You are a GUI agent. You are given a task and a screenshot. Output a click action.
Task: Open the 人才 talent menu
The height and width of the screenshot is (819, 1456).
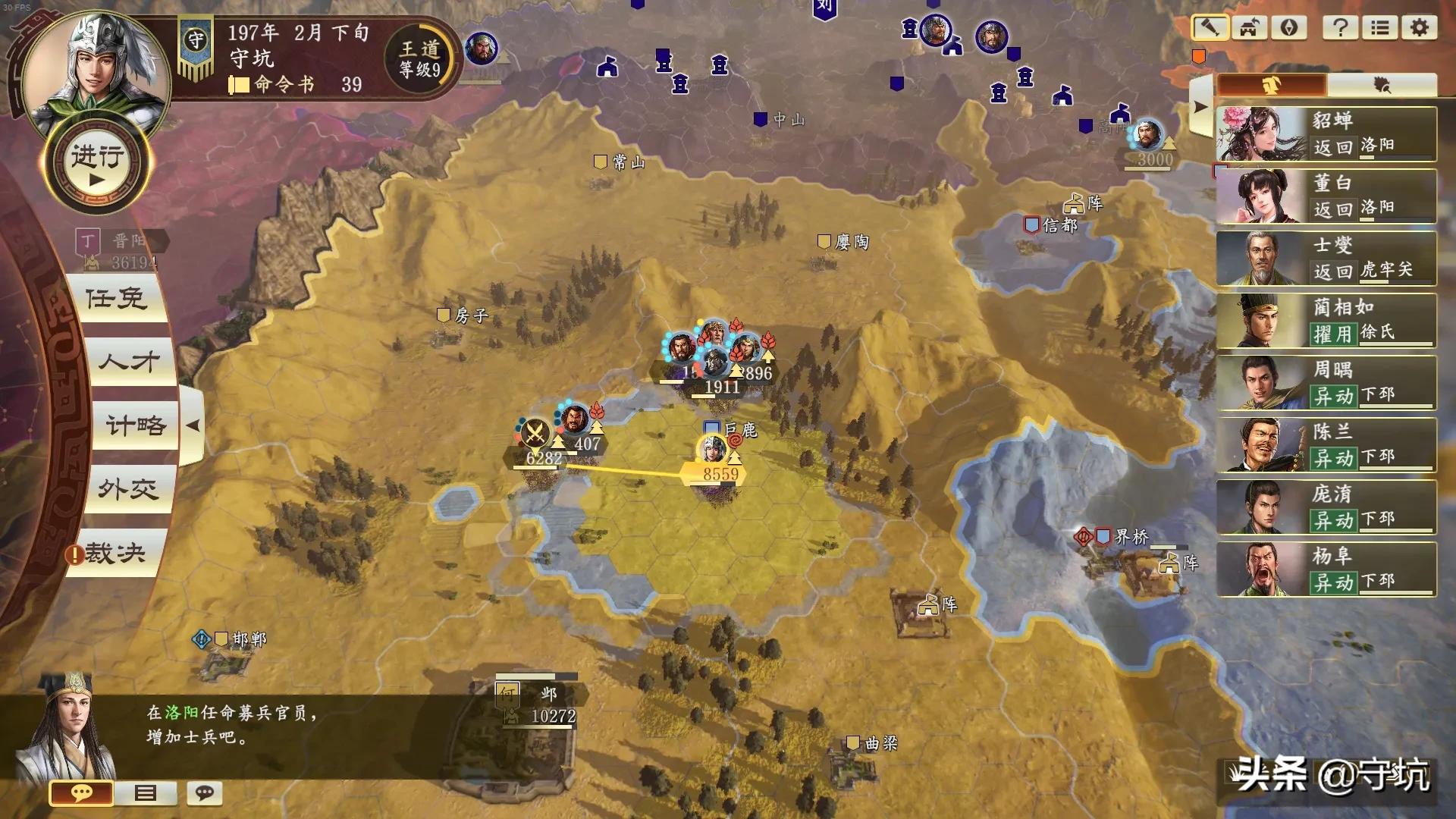[x=129, y=362]
